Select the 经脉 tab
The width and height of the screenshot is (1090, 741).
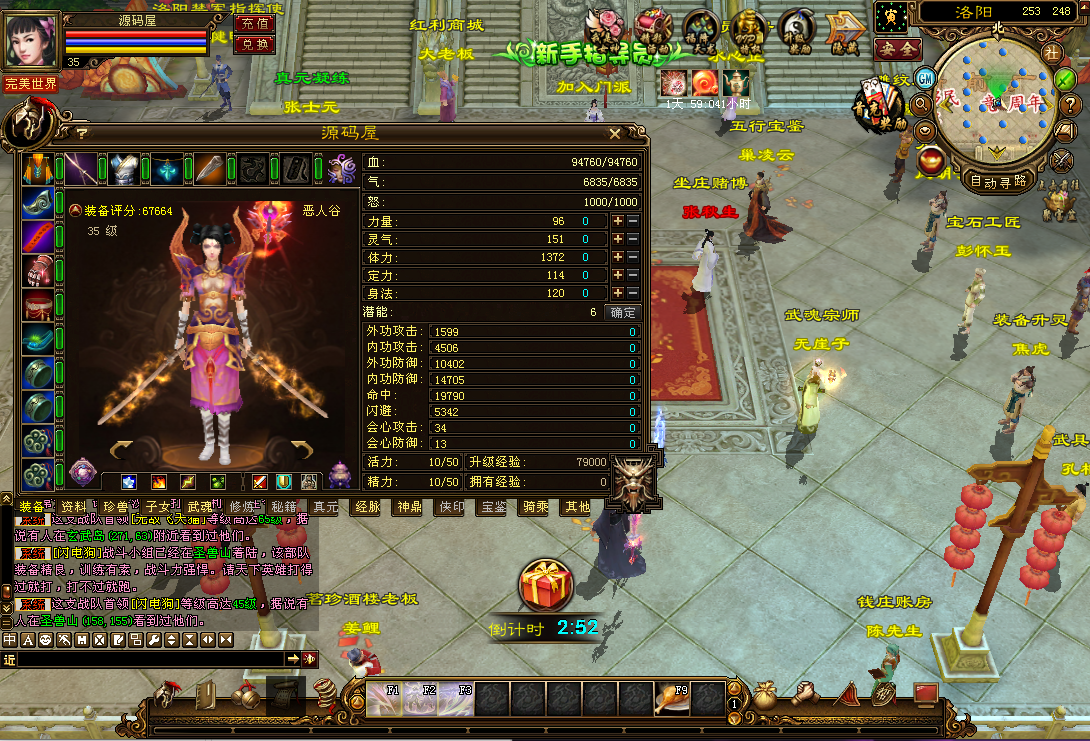point(367,507)
